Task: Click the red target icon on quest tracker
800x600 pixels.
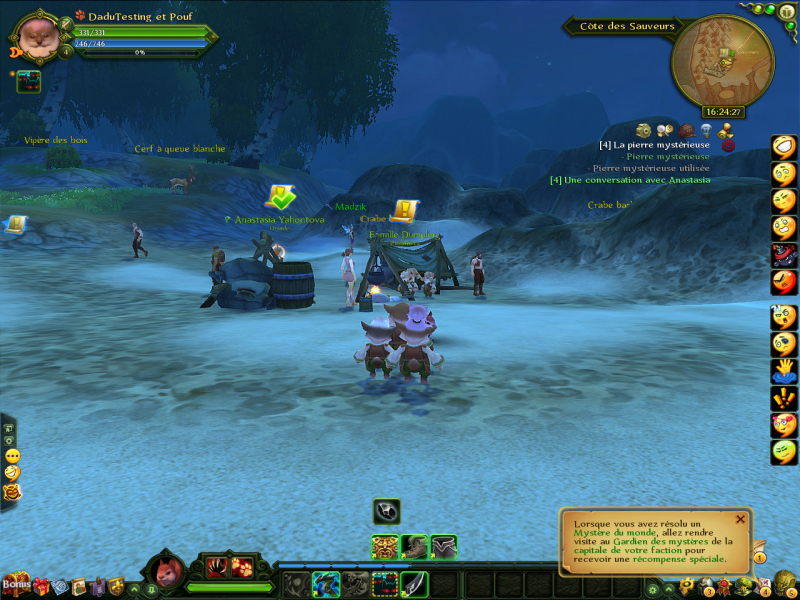Action: 728,146
